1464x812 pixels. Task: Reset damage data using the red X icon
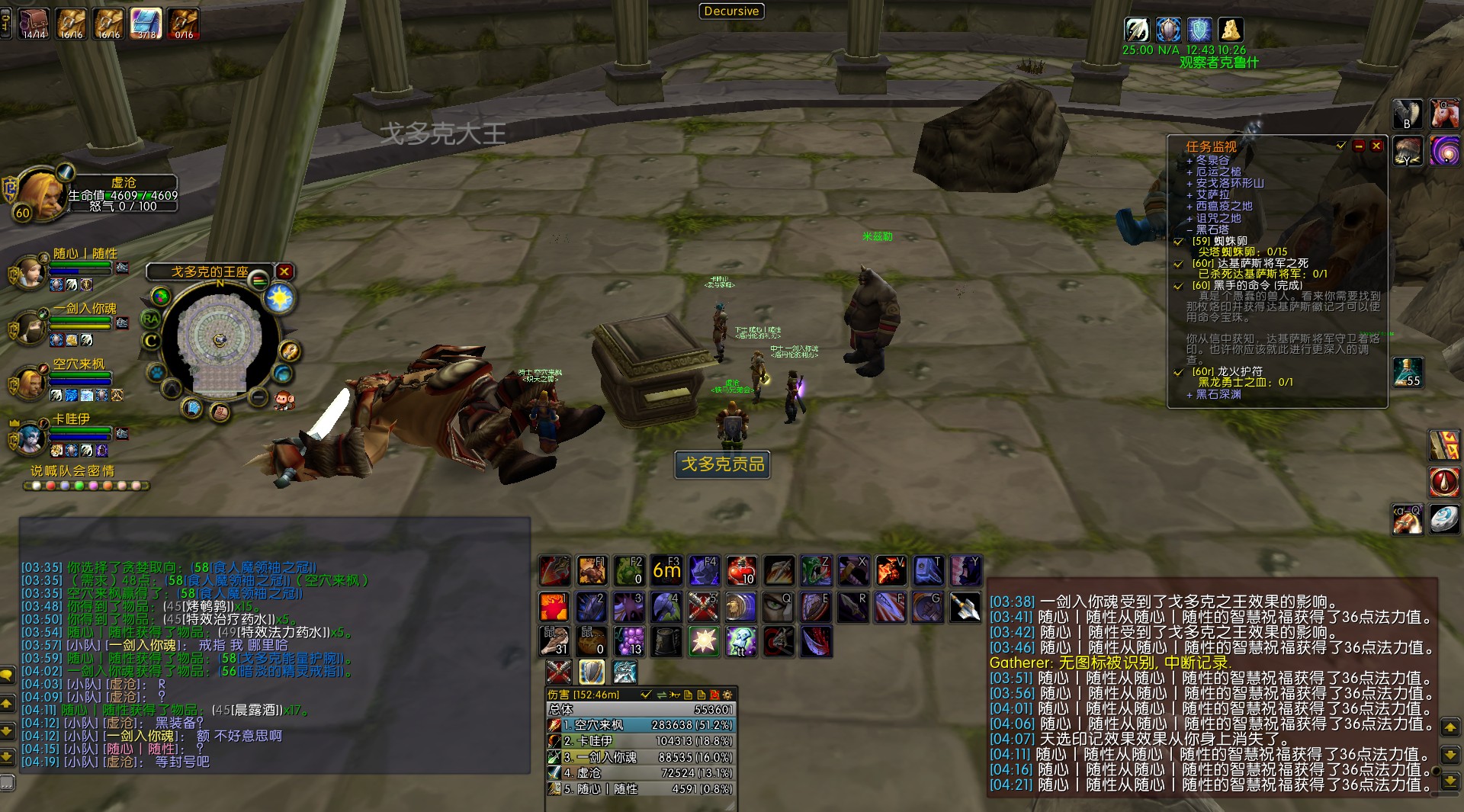tap(715, 696)
